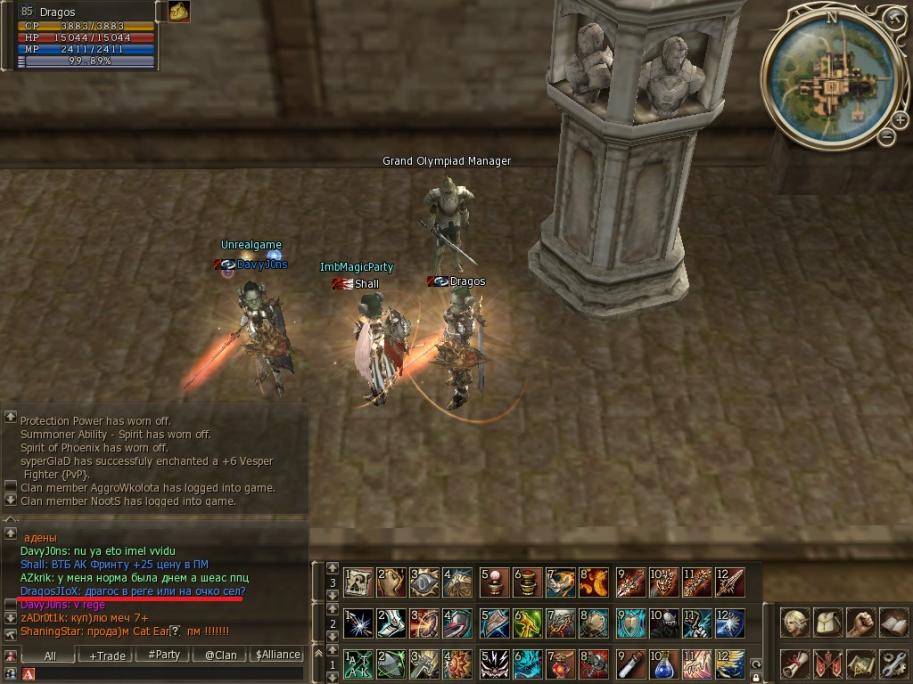Use the blue potion in hotbar slot 10
913x684 pixels.
(664, 664)
